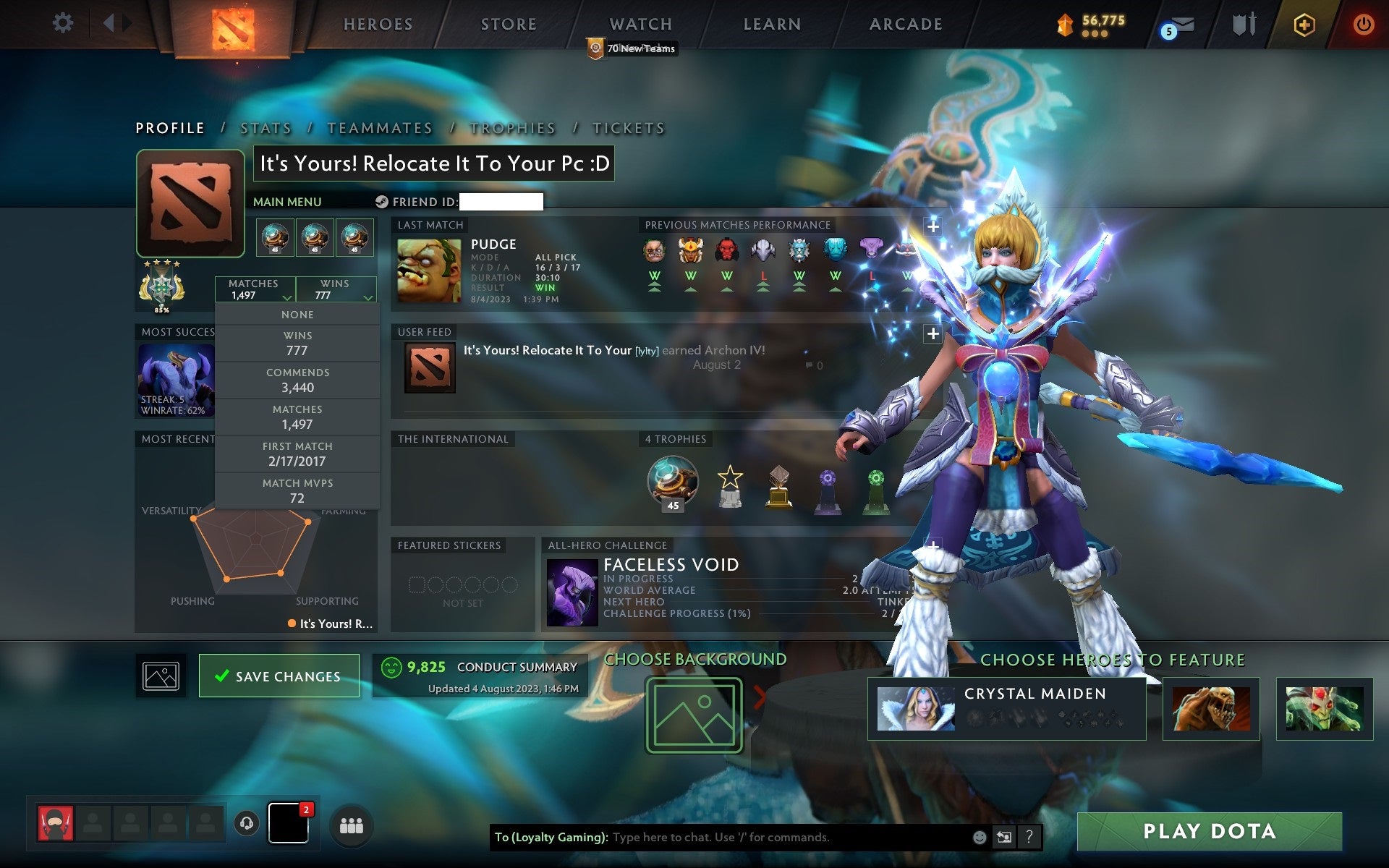Screen dimensions: 1389x868
Task: Select MATCH MVPS as displayed stat
Action: (x=297, y=490)
